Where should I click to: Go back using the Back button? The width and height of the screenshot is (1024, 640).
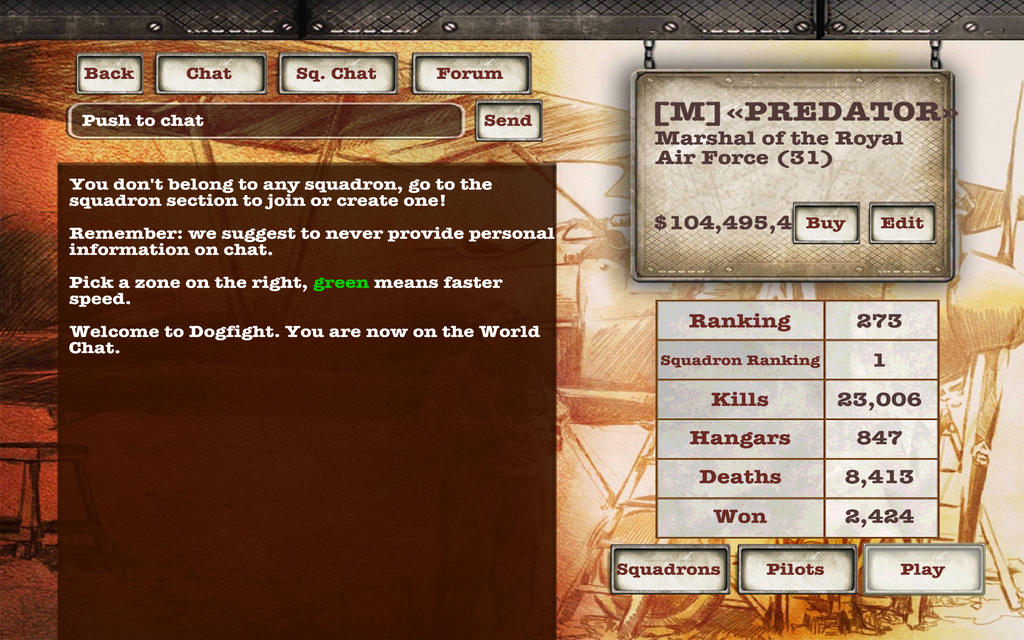click(109, 74)
